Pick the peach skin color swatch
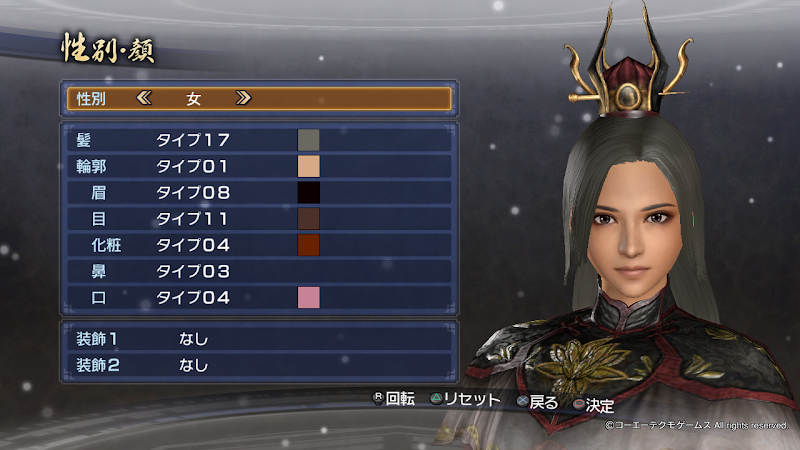The width and height of the screenshot is (800, 450). [308, 166]
